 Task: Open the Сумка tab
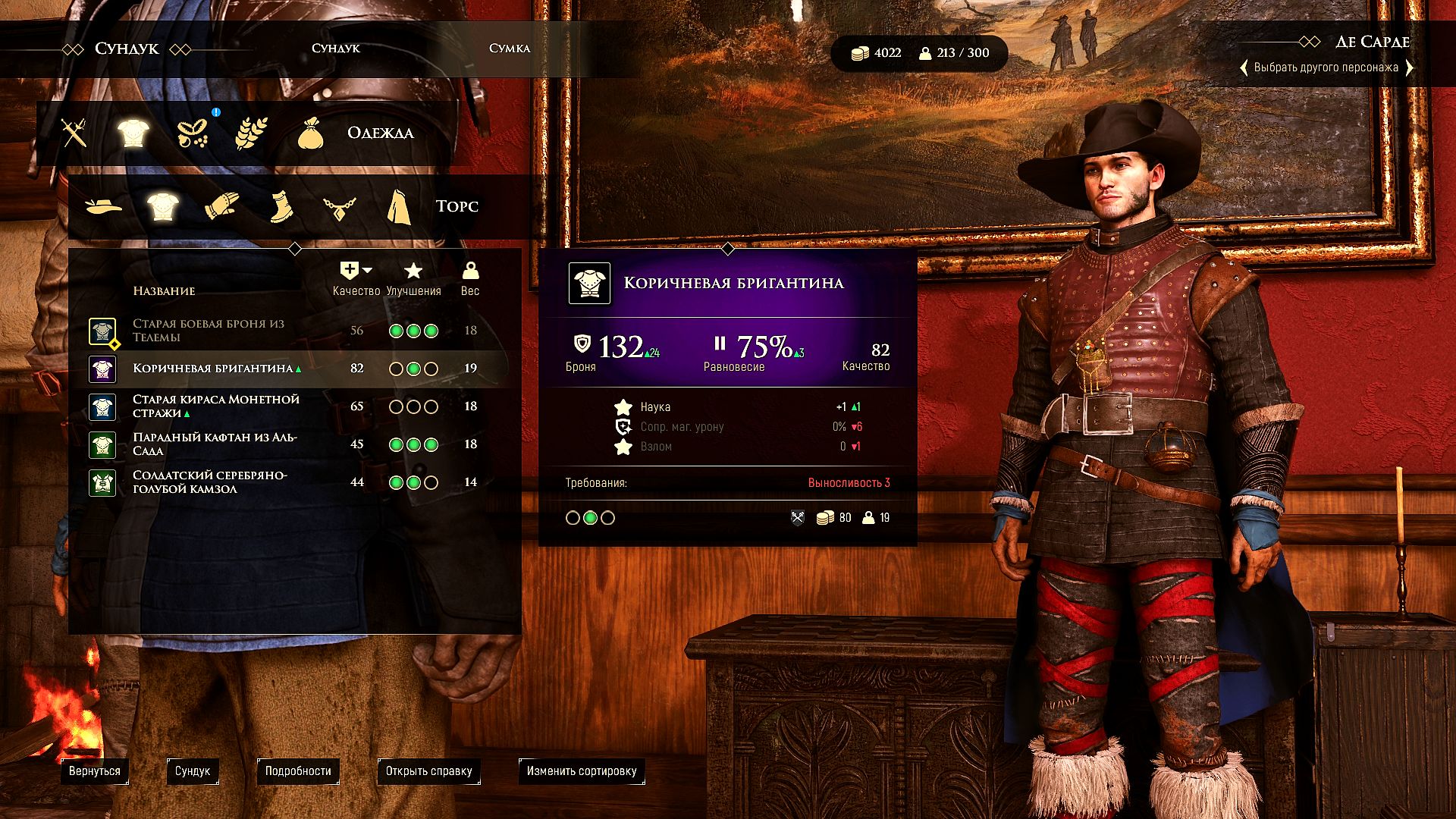[x=509, y=48]
